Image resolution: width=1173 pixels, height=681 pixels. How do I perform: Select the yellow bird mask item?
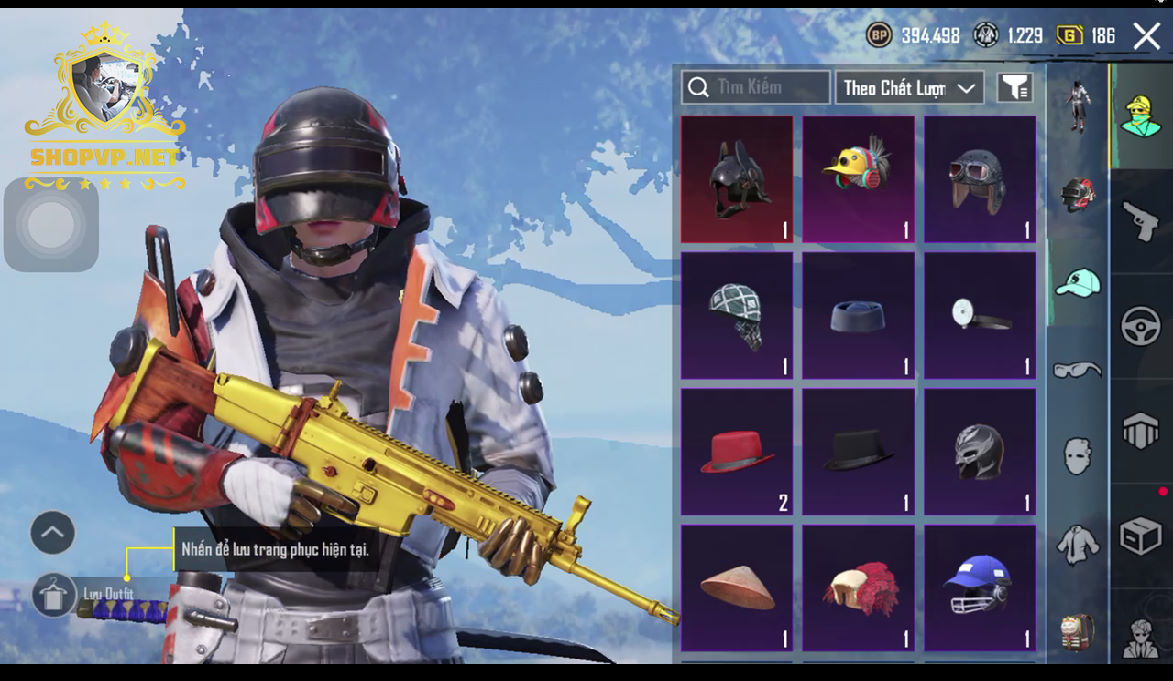point(858,179)
